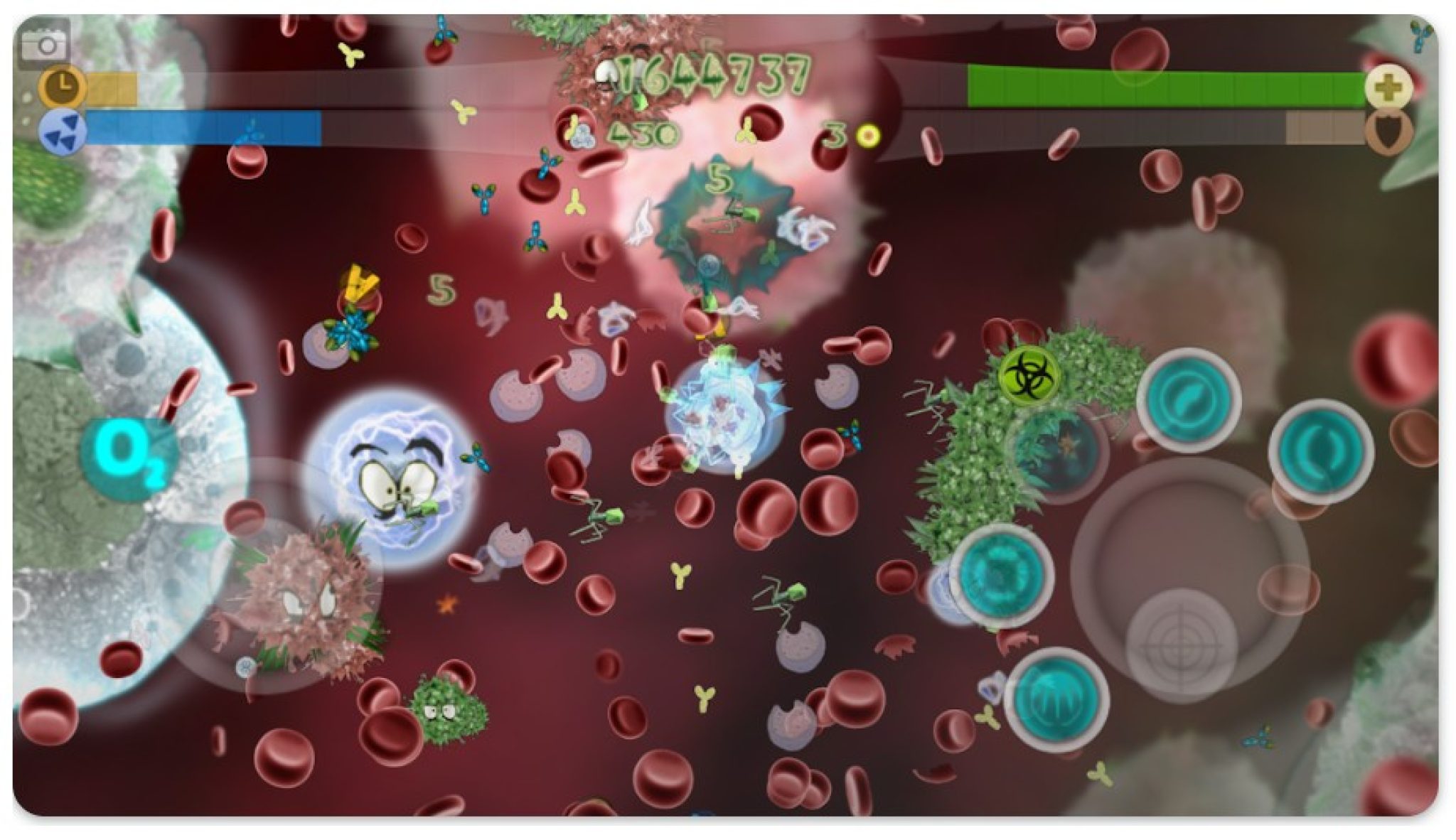The image size is (1456, 840).
Task: Tap the camera screenshot button
Action: [x=45, y=45]
